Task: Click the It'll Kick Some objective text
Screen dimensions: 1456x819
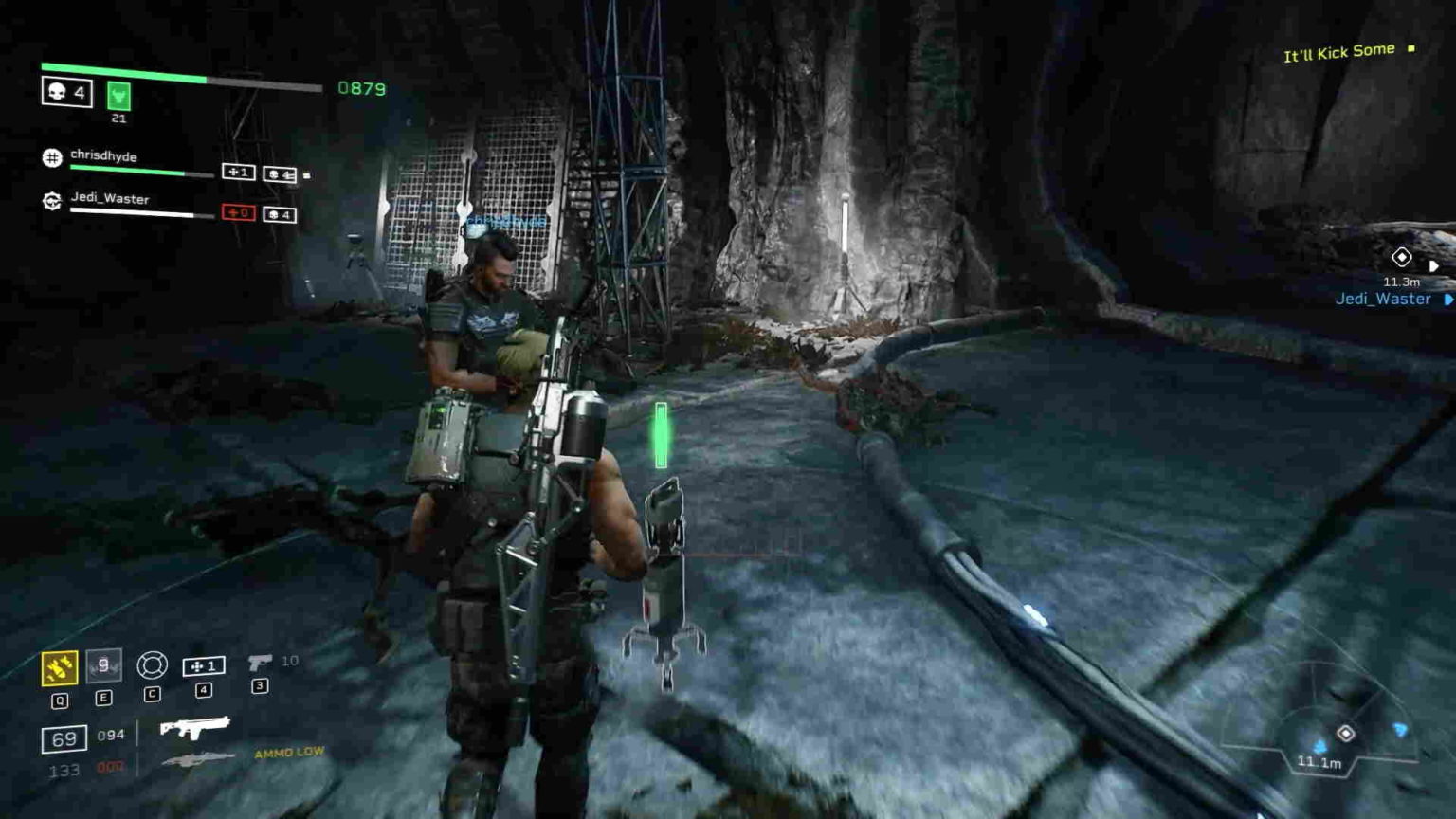Action: (x=1338, y=49)
